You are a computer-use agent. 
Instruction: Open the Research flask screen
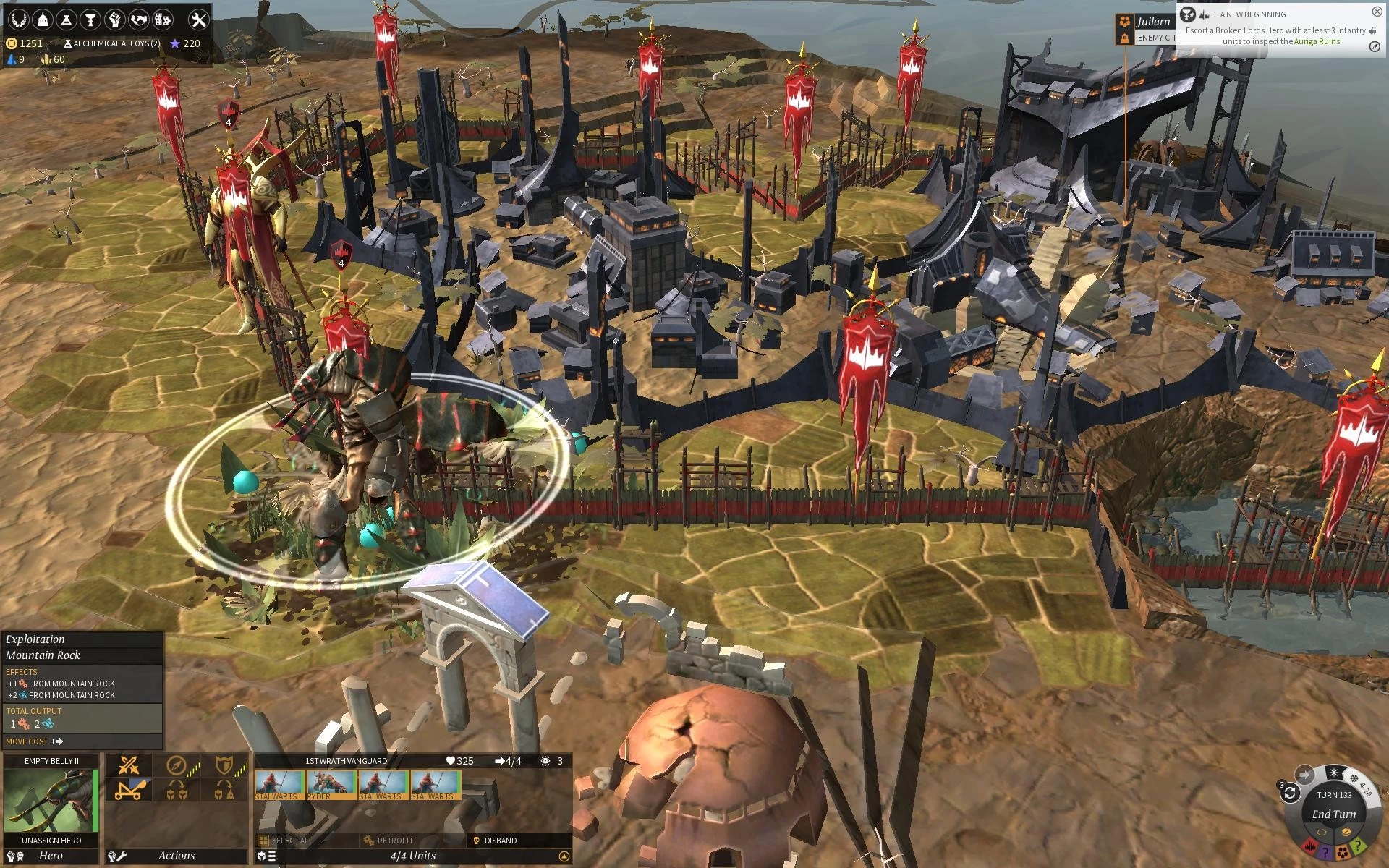point(67,20)
